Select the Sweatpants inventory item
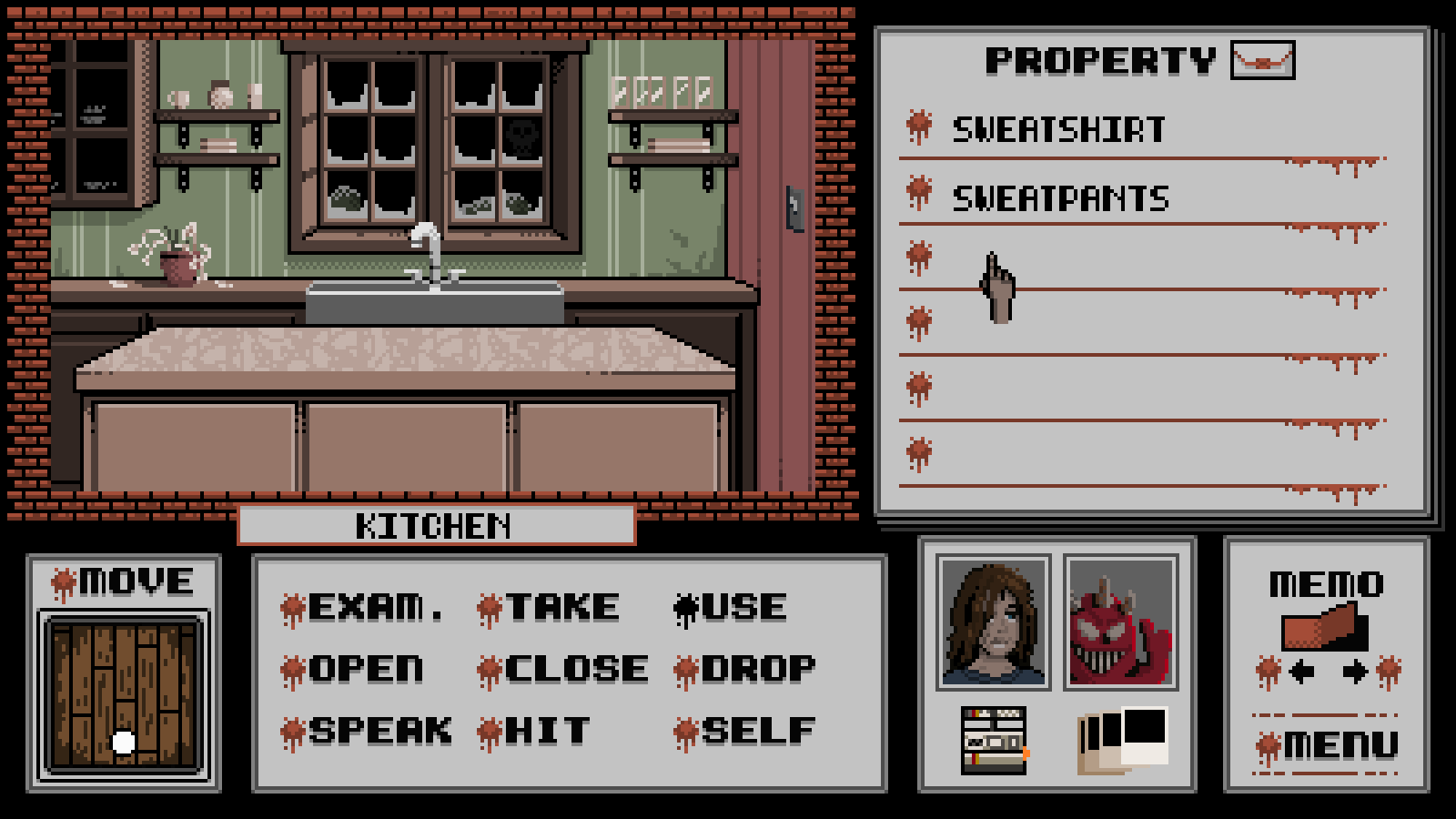Image resolution: width=1456 pixels, height=819 pixels. pyautogui.click(x=1060, y=198)
